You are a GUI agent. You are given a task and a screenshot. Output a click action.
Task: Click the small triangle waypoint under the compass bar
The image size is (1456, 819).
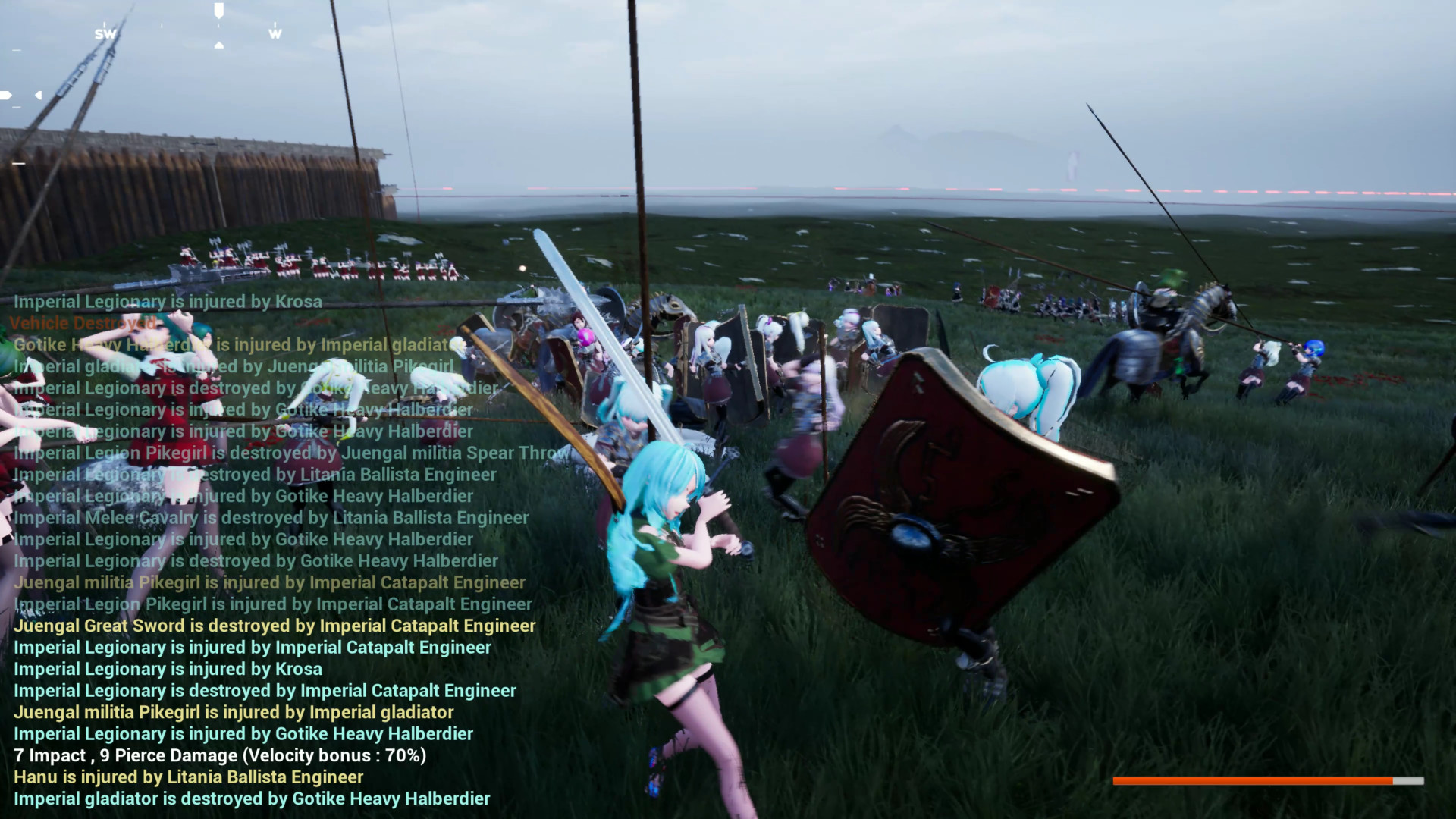pyautogui.click(x=219, y=43)
